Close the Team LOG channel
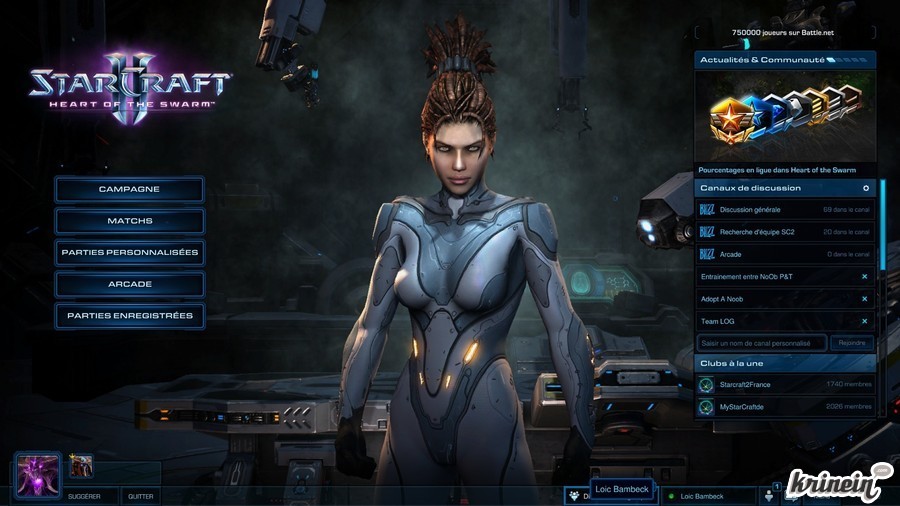This screenshot has height=506, width=900. pos(865,321)
